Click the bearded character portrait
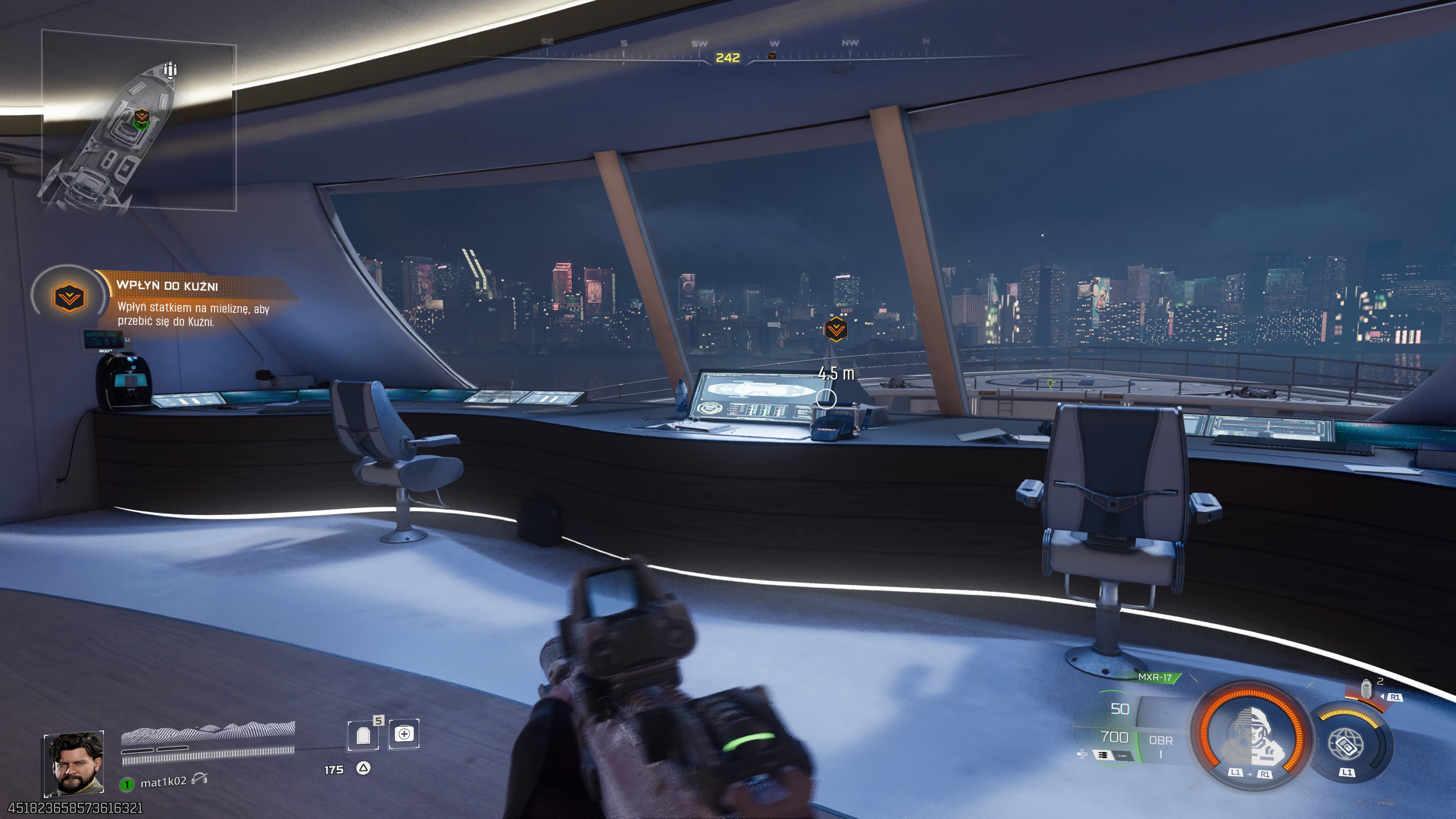The height and width of the screenshot is (819, 1456). coord(74,763)
